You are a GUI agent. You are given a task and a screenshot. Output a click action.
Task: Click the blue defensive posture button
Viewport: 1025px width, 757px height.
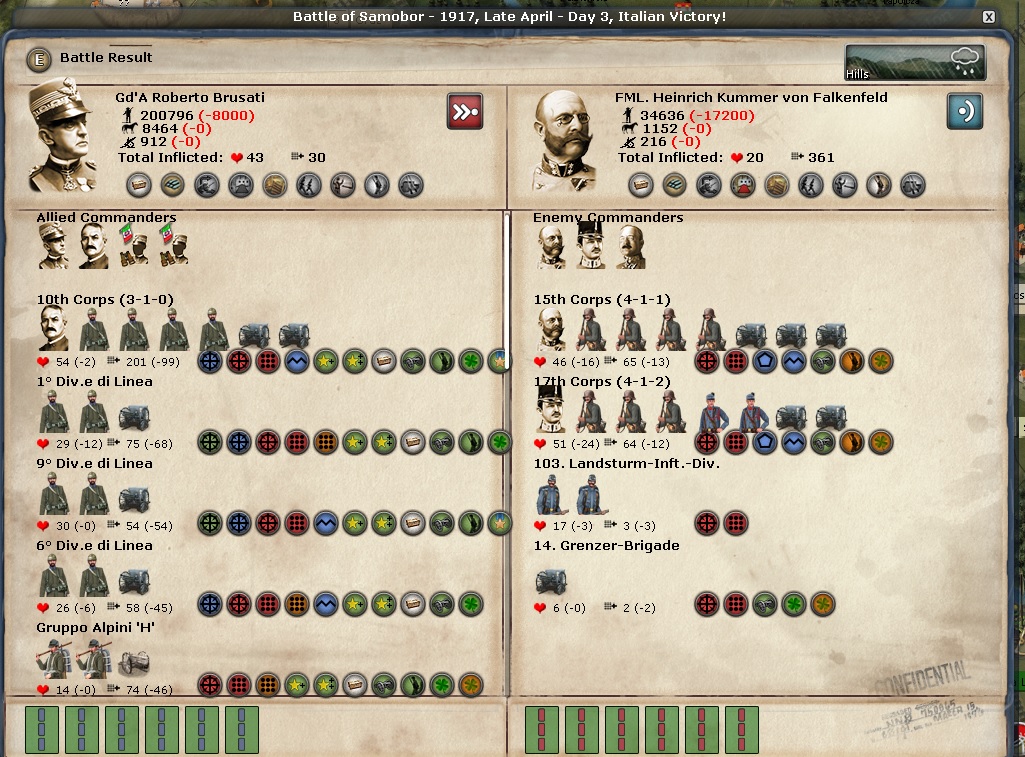point(964,111)
